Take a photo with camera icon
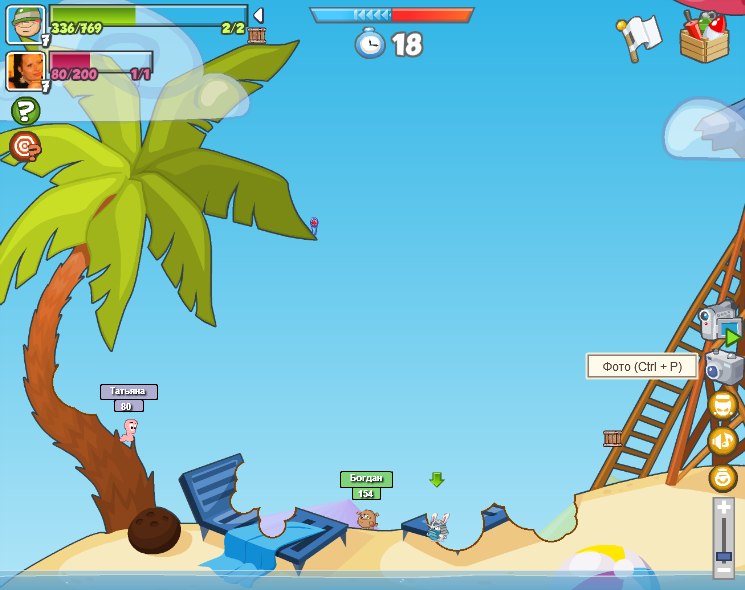Viewport: 745px width, 590px height. pos(723,366)
